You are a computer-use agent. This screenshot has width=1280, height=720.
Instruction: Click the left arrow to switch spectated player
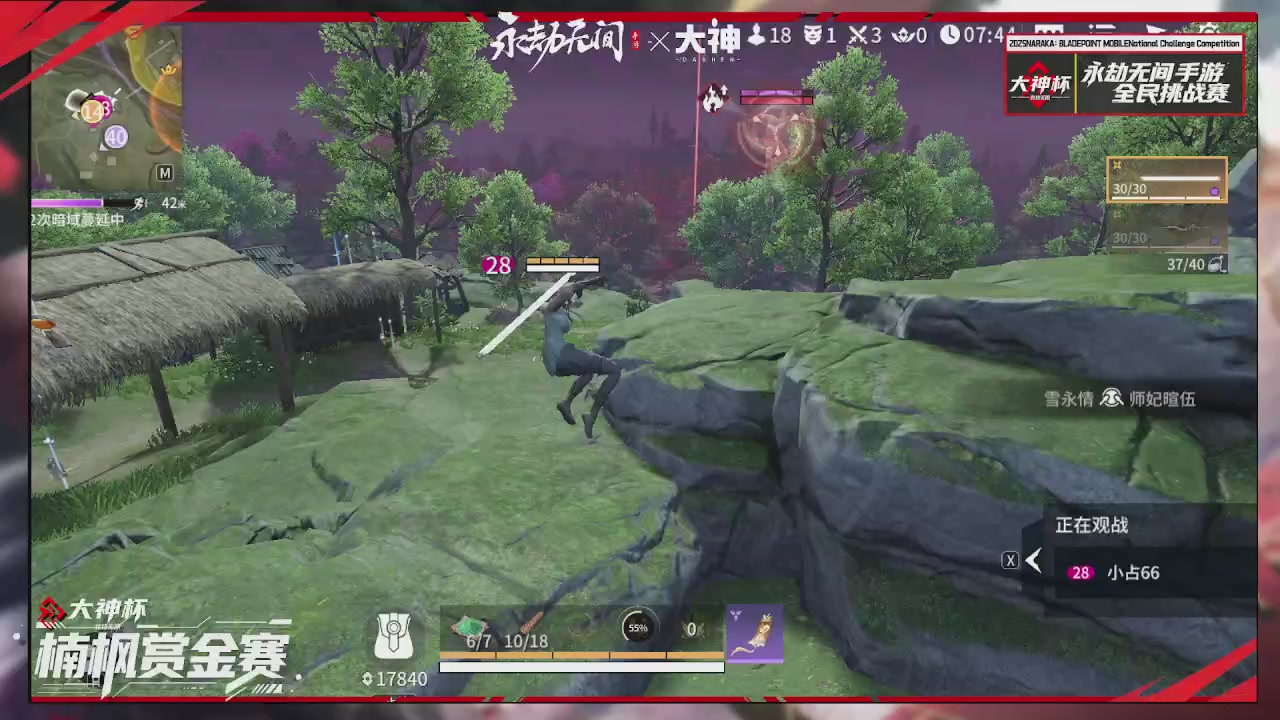click(x=1034, y=560)
